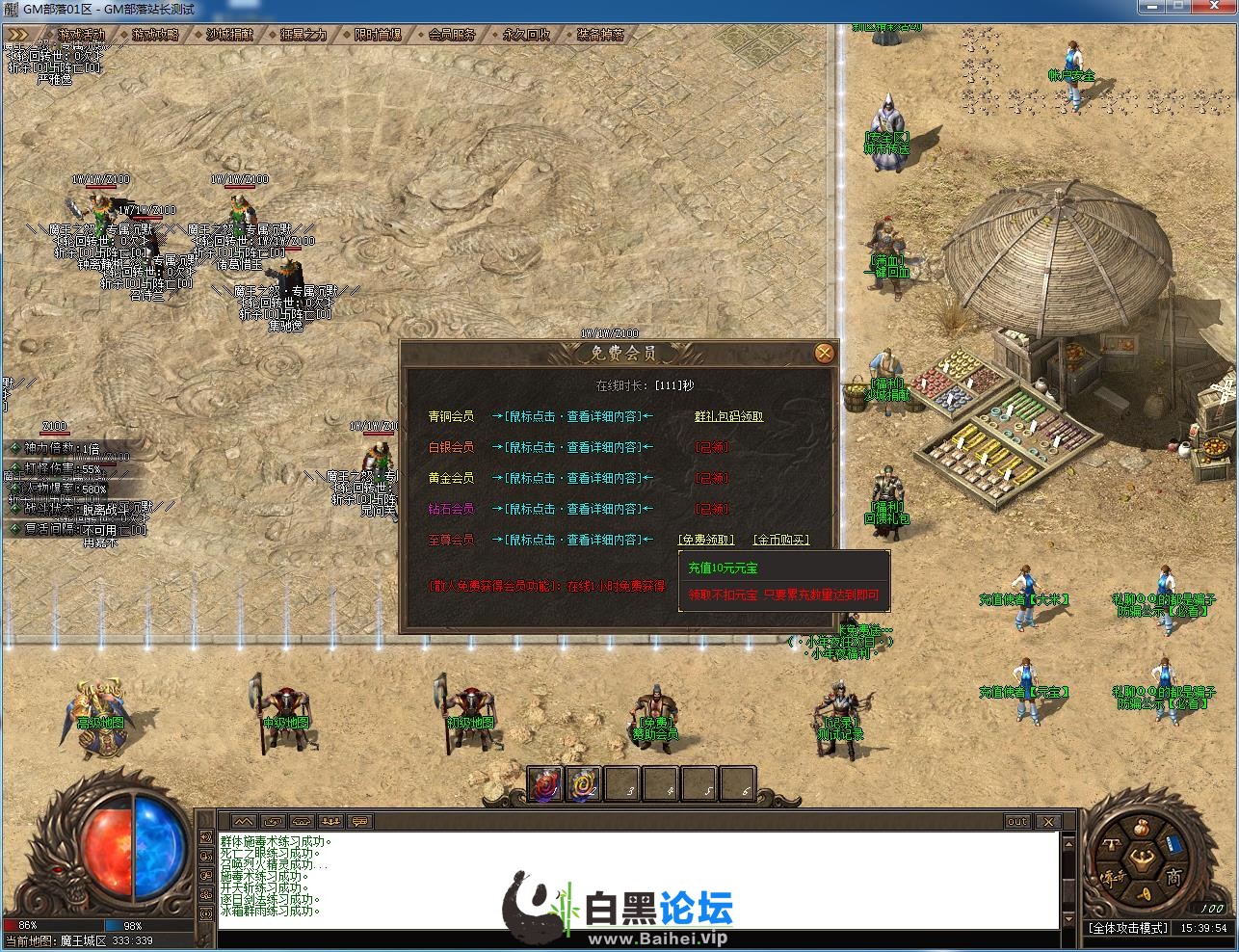Click the chat panel's out button

[x=1017, y=822]
